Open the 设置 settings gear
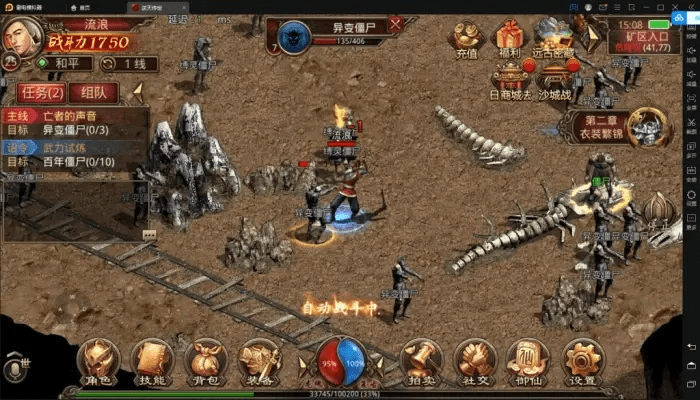Screen dimensions: 700x400 click(x=581, y=360)
